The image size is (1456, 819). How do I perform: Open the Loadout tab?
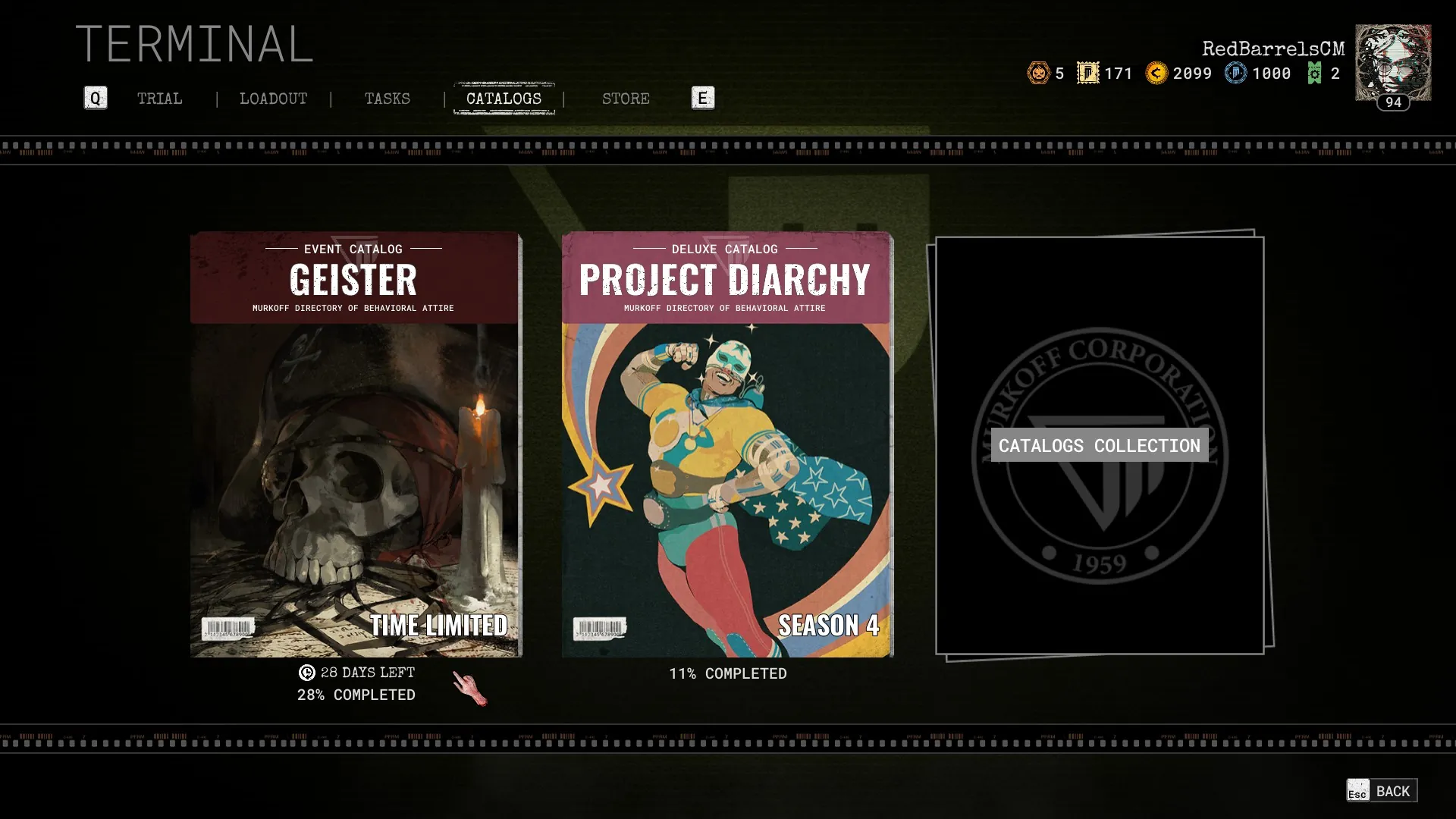click(273, 99)
